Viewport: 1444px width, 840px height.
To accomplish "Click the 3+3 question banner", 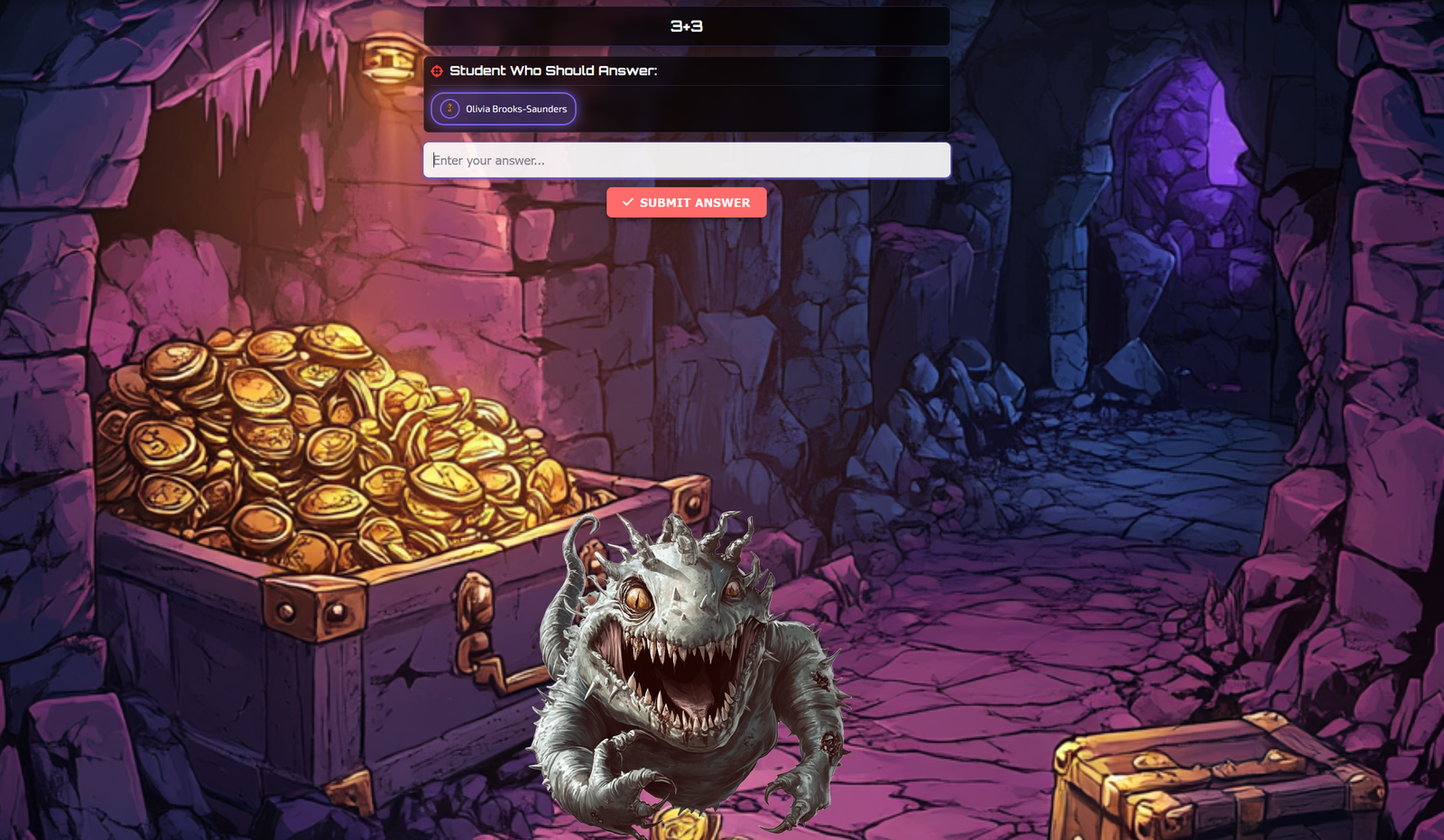I will click(x=686, y=26).
